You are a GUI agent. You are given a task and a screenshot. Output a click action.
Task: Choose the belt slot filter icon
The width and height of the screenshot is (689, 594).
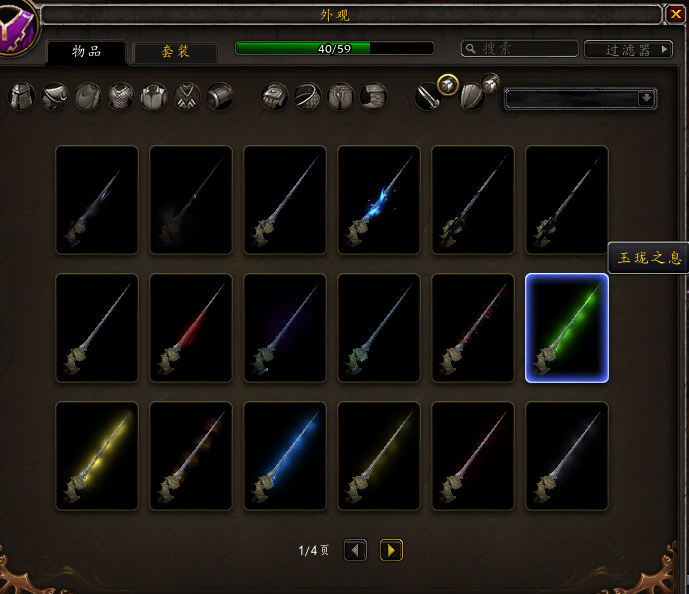point(308,97)
